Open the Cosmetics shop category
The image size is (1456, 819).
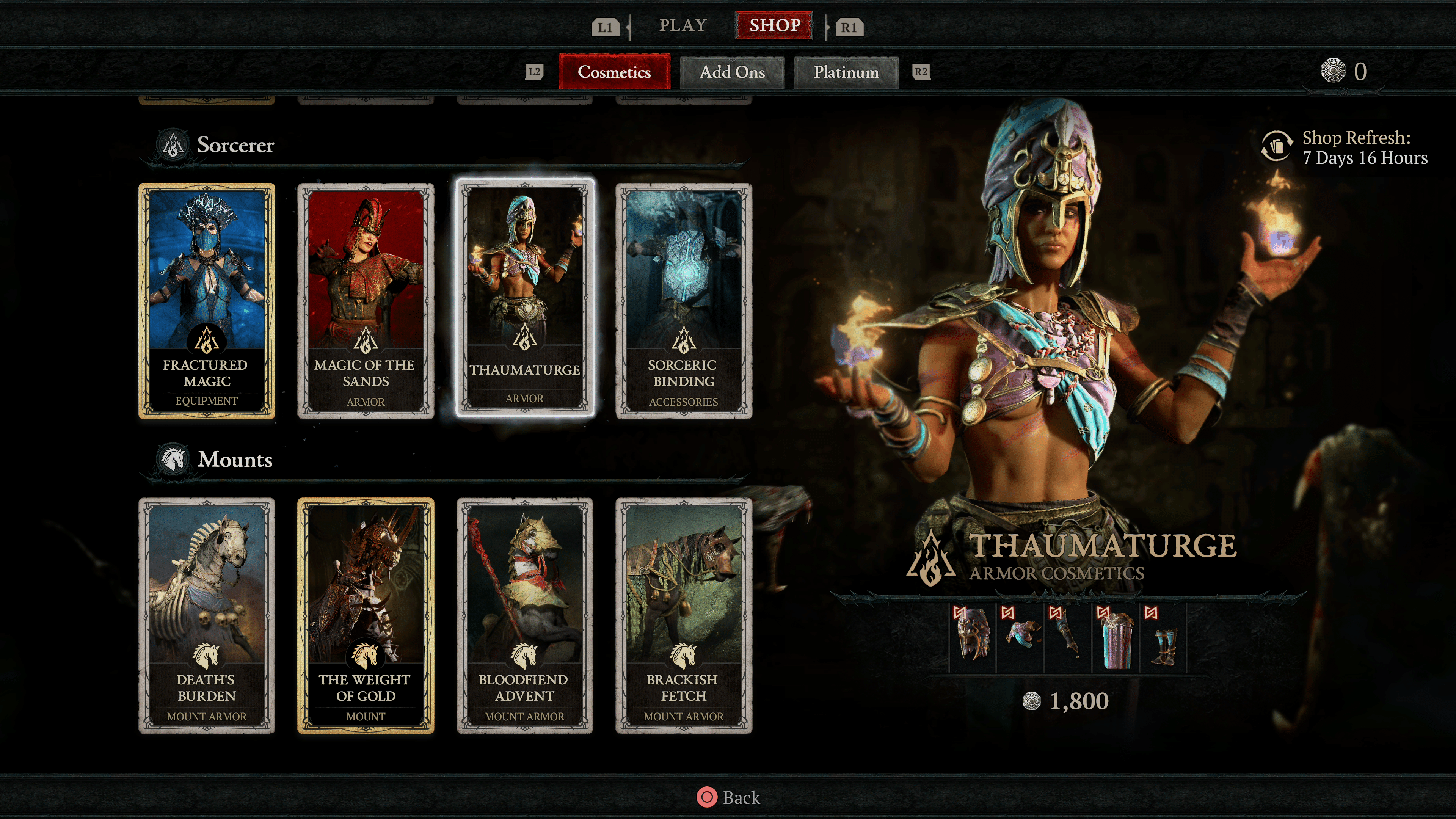pos(614,72)
